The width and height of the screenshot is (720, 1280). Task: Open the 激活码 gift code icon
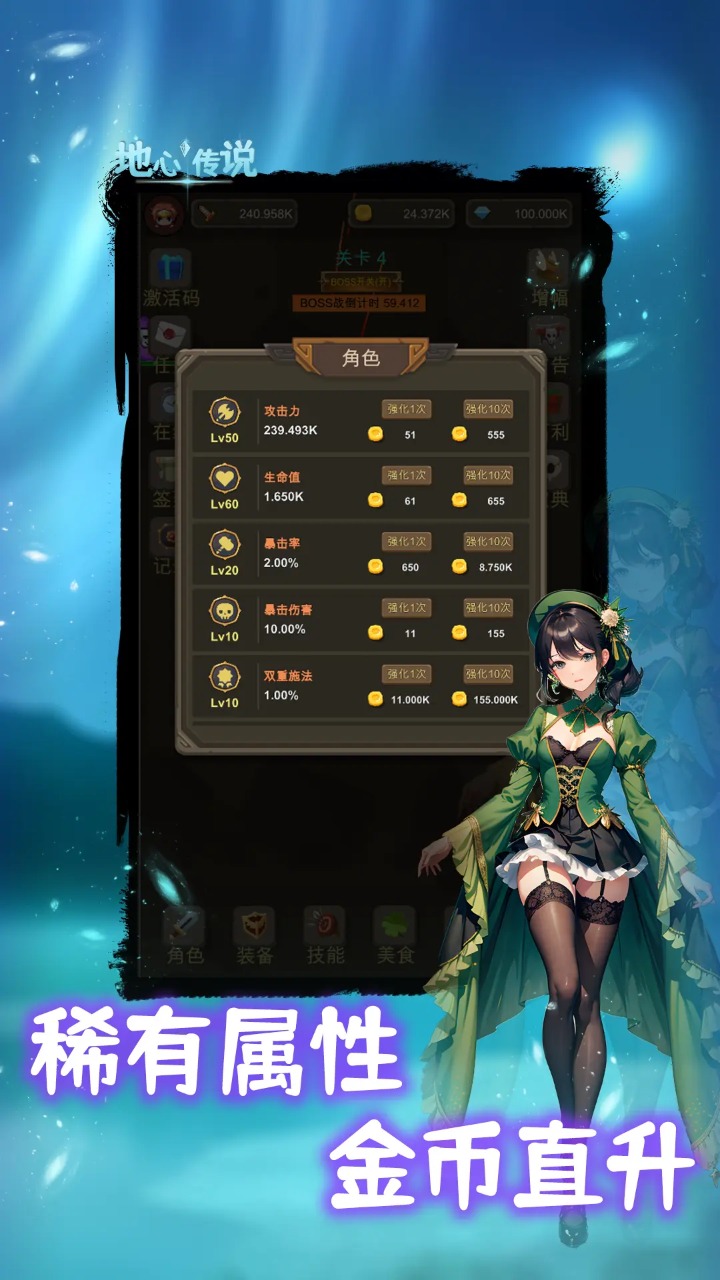tap(171, 278)
